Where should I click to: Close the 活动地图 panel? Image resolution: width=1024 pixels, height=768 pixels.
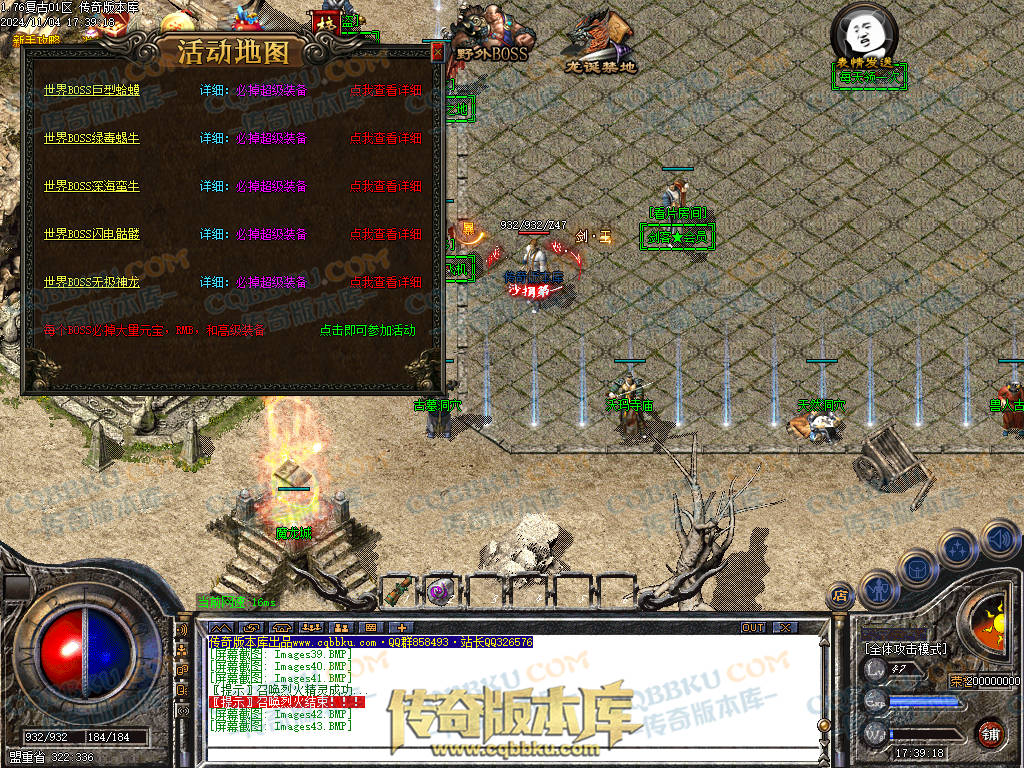coord(436,53)
